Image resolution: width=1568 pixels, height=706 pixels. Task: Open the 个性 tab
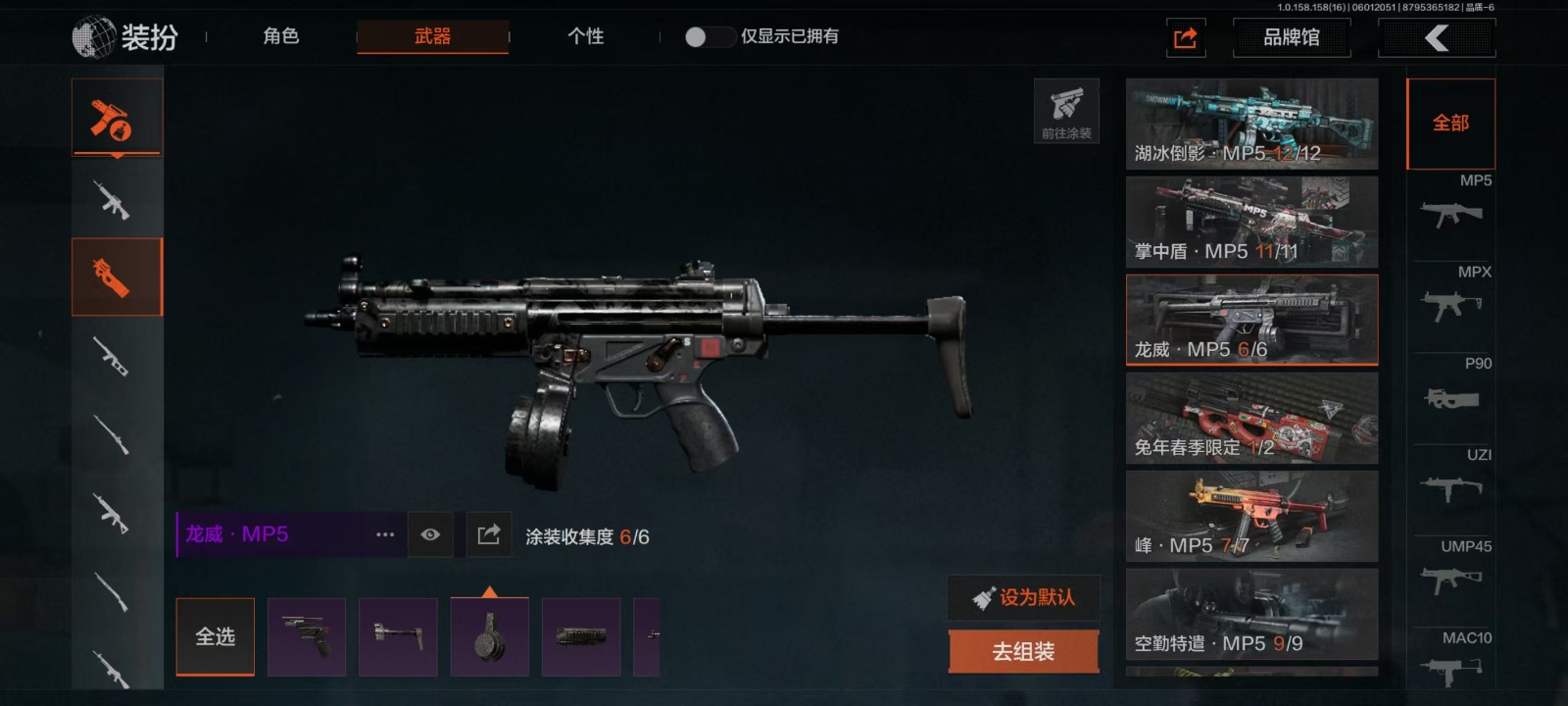pos(585,36)
